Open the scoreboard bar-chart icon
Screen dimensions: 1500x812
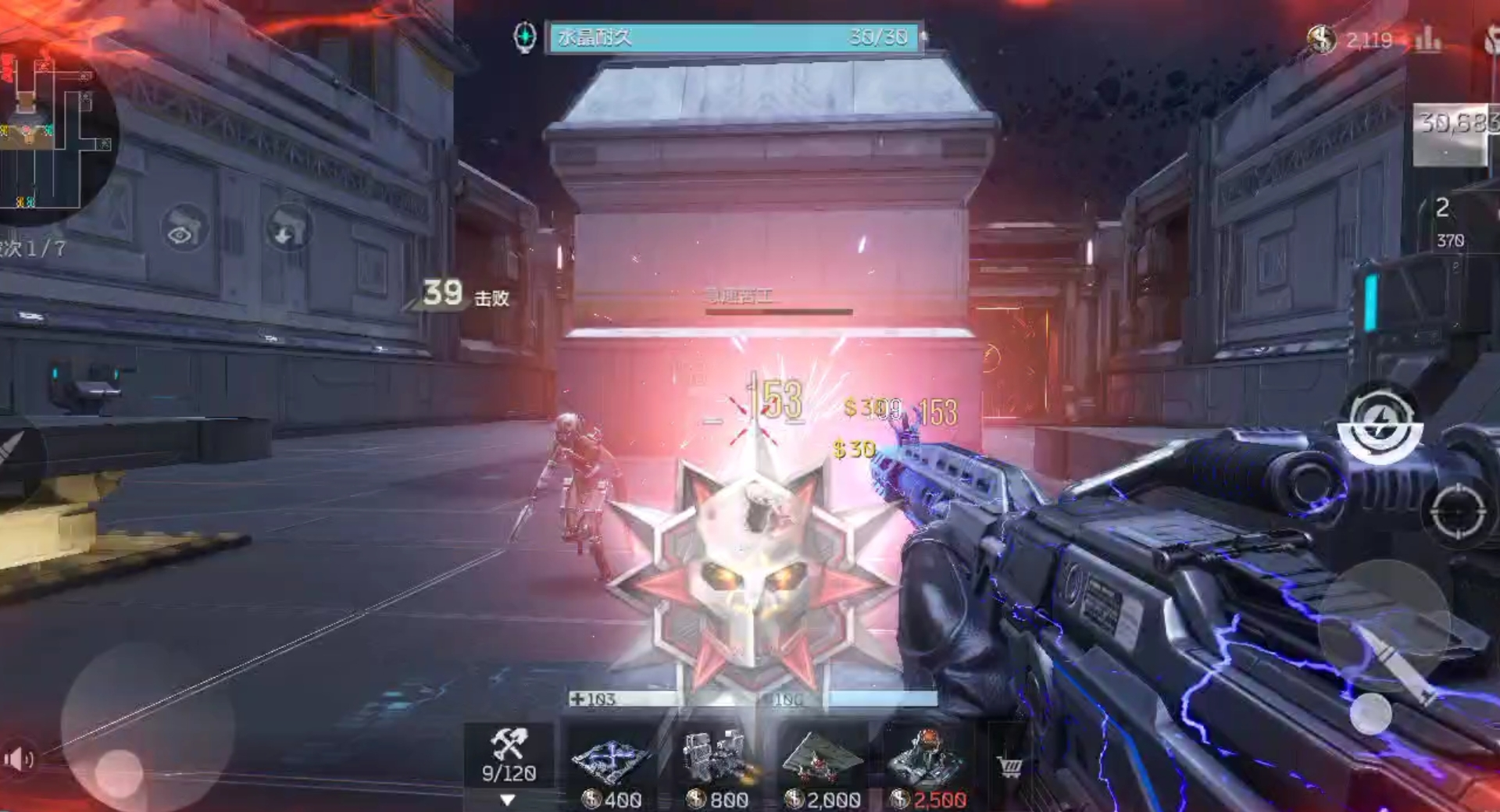1427,39
